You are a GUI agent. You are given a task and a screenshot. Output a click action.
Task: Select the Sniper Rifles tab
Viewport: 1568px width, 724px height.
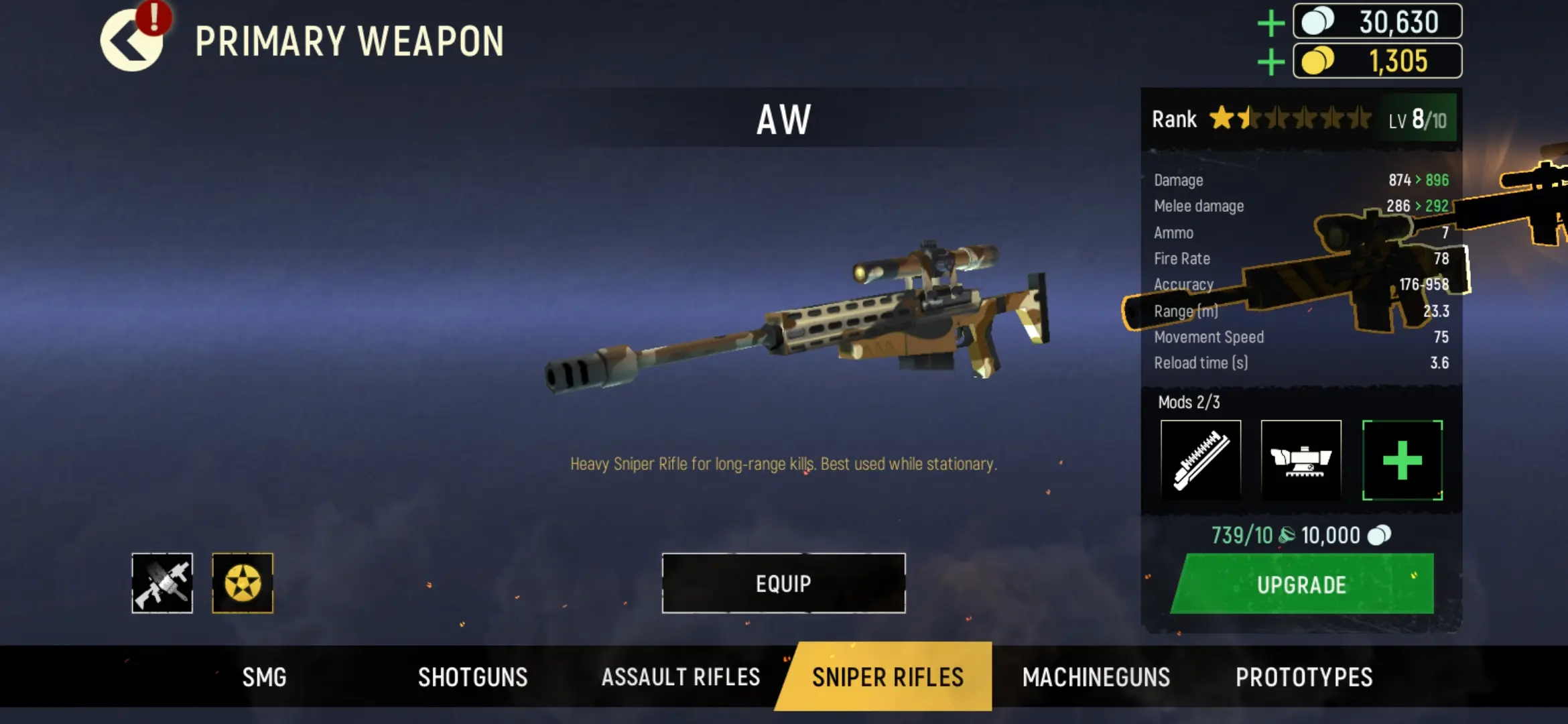point(887,677)
